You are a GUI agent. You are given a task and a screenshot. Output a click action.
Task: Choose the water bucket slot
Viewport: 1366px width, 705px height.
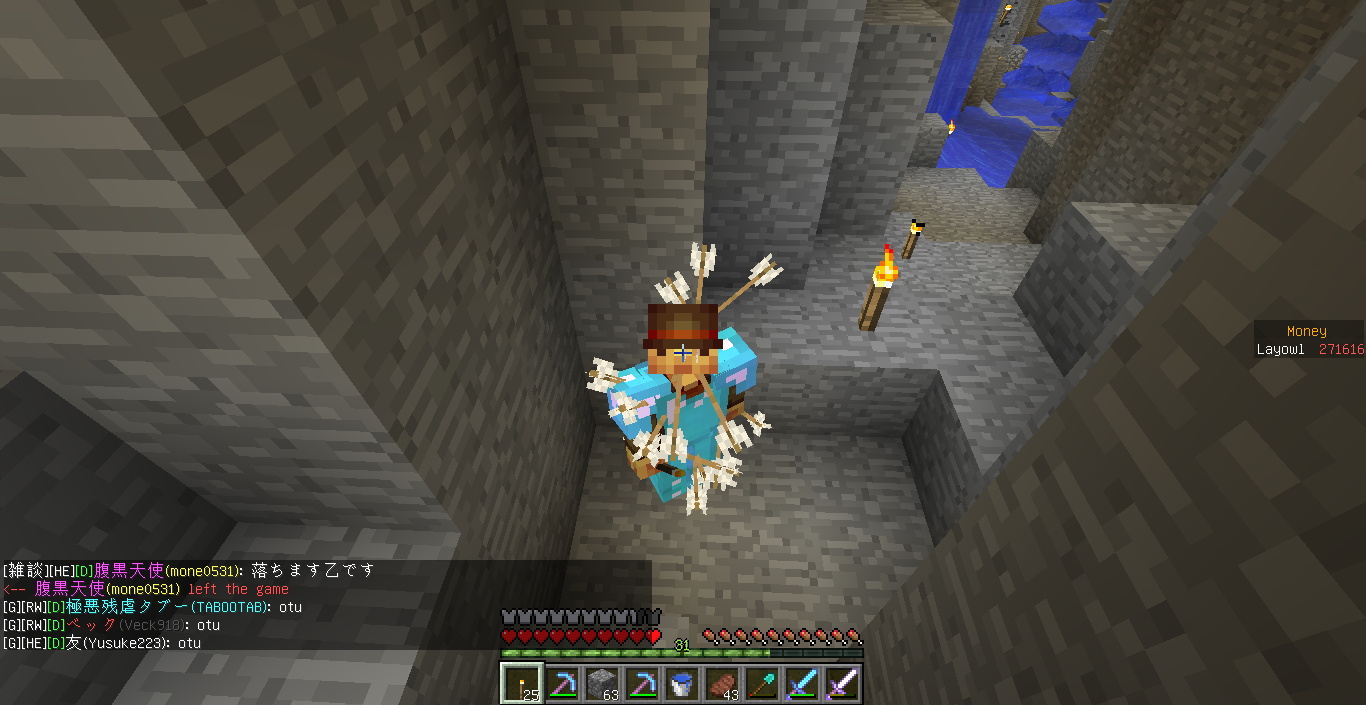681,684
